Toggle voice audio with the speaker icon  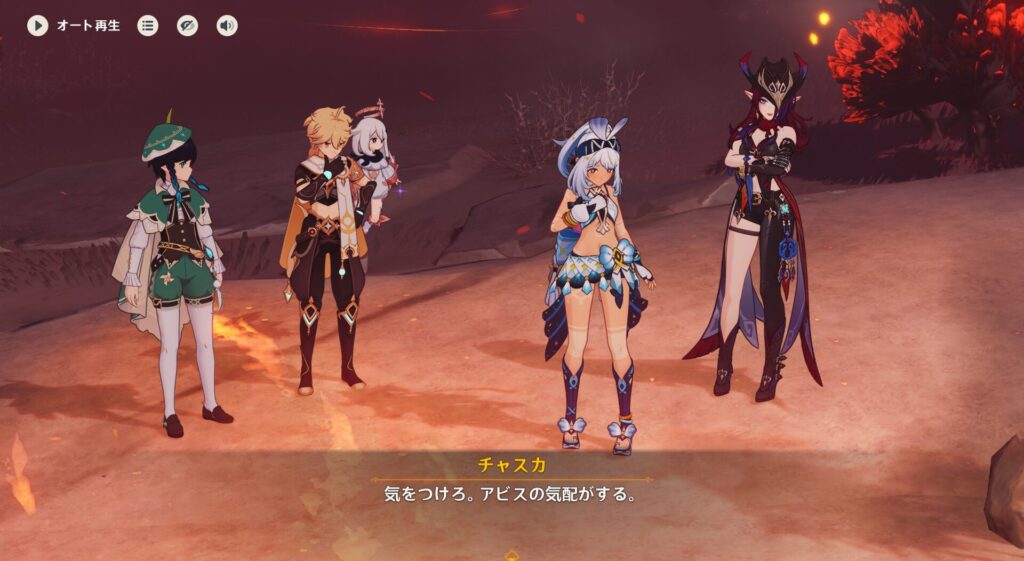tap(227, 26)
